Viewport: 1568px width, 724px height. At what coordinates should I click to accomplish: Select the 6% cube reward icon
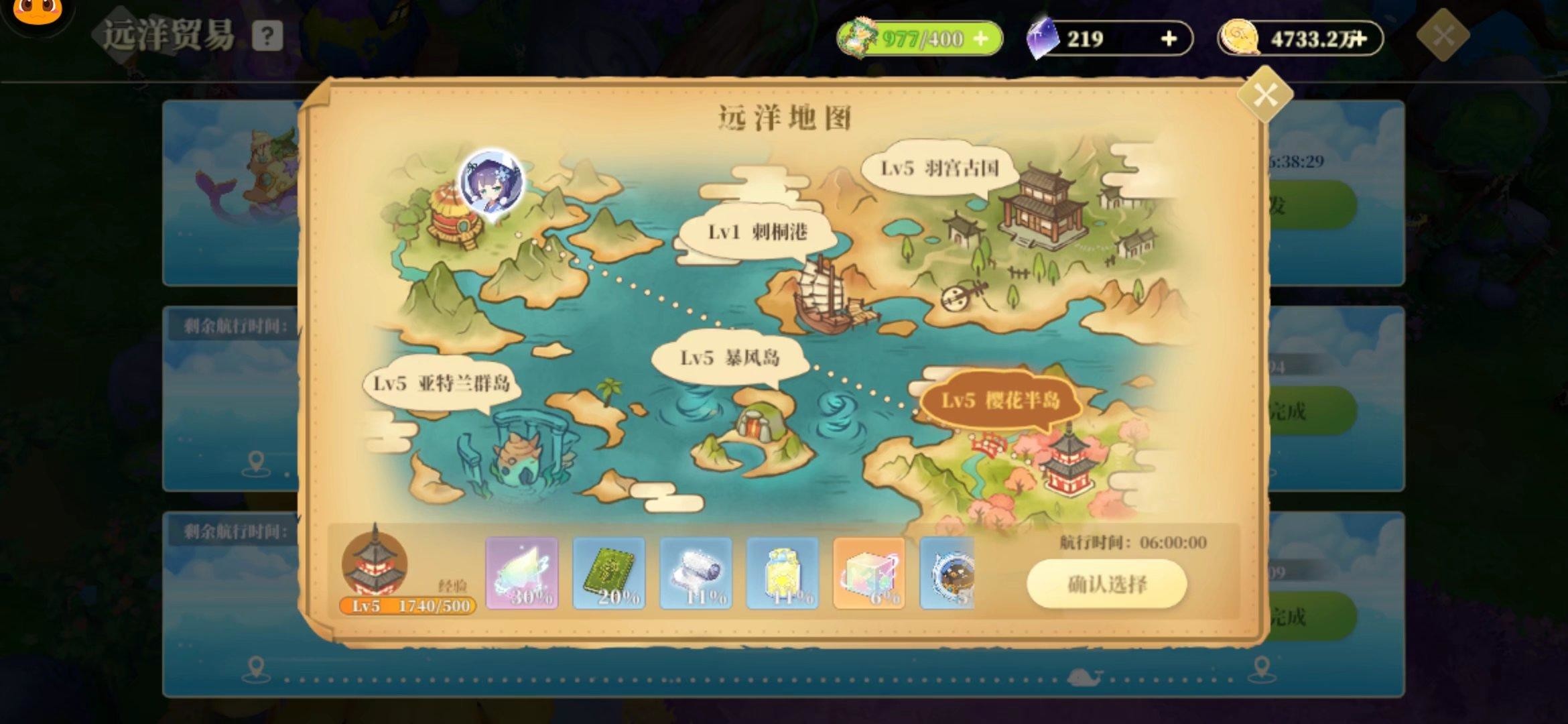coord(866,575)
